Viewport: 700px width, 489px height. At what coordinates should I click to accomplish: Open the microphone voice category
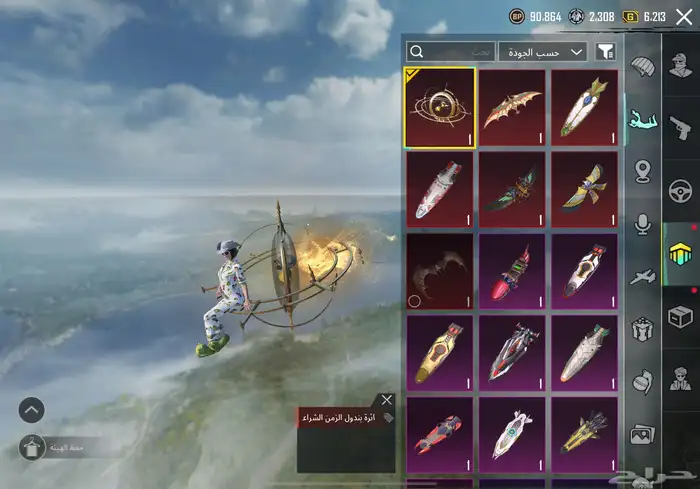(x=642, y=224)
